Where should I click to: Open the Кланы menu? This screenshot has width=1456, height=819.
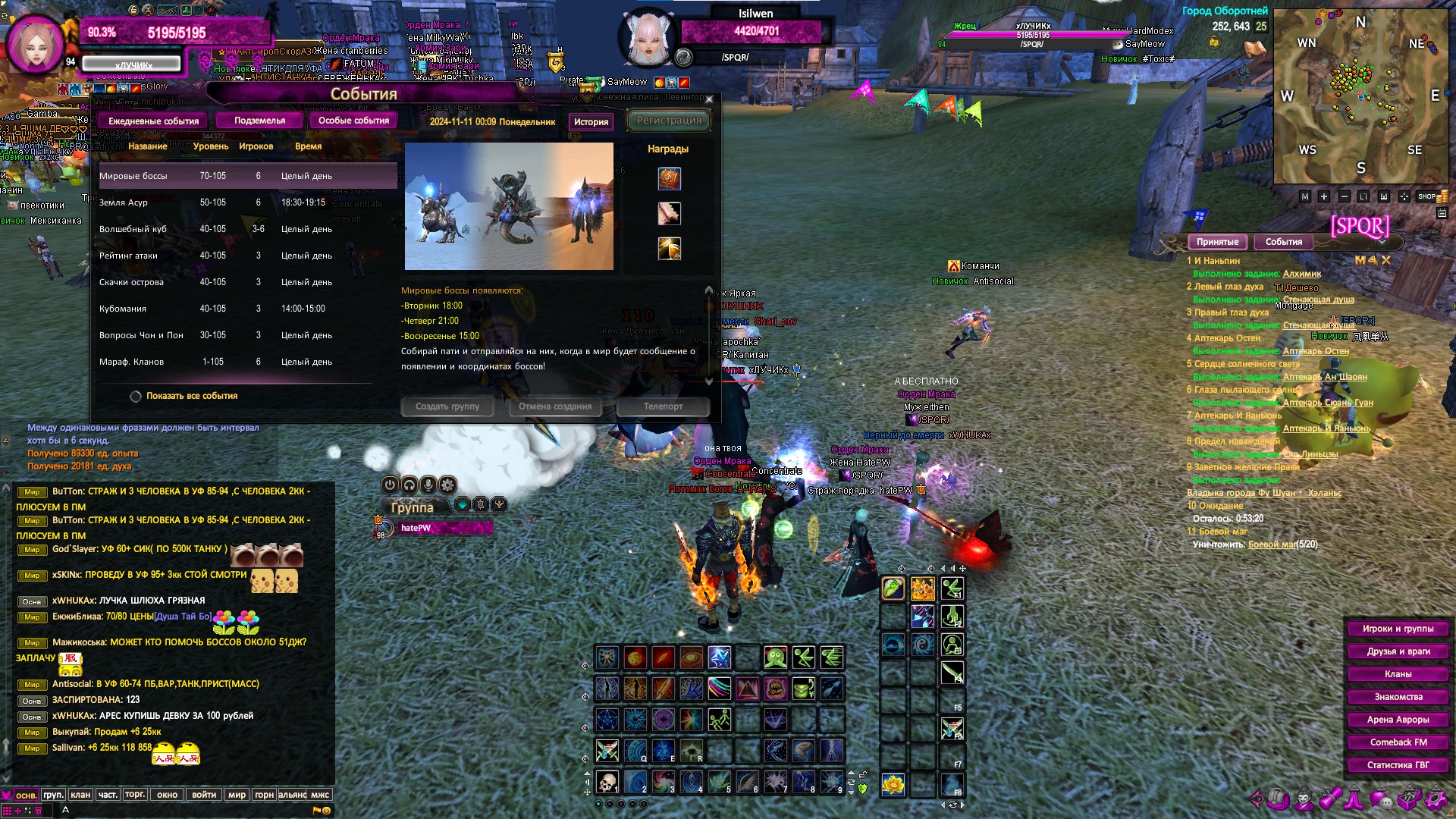1398,674
